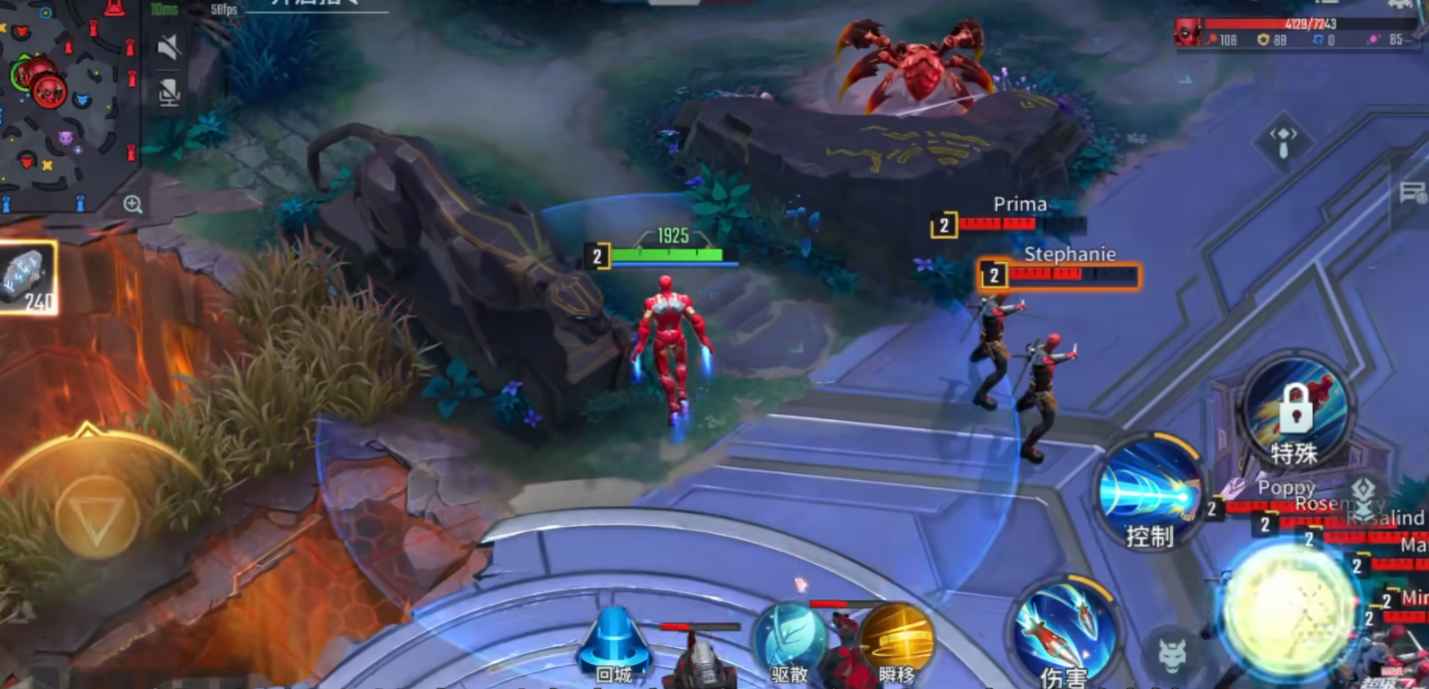The height and width of the screenshot is (689, 1429).
Task: Tap the virtual movement joystick
Action: coord(97,517)
